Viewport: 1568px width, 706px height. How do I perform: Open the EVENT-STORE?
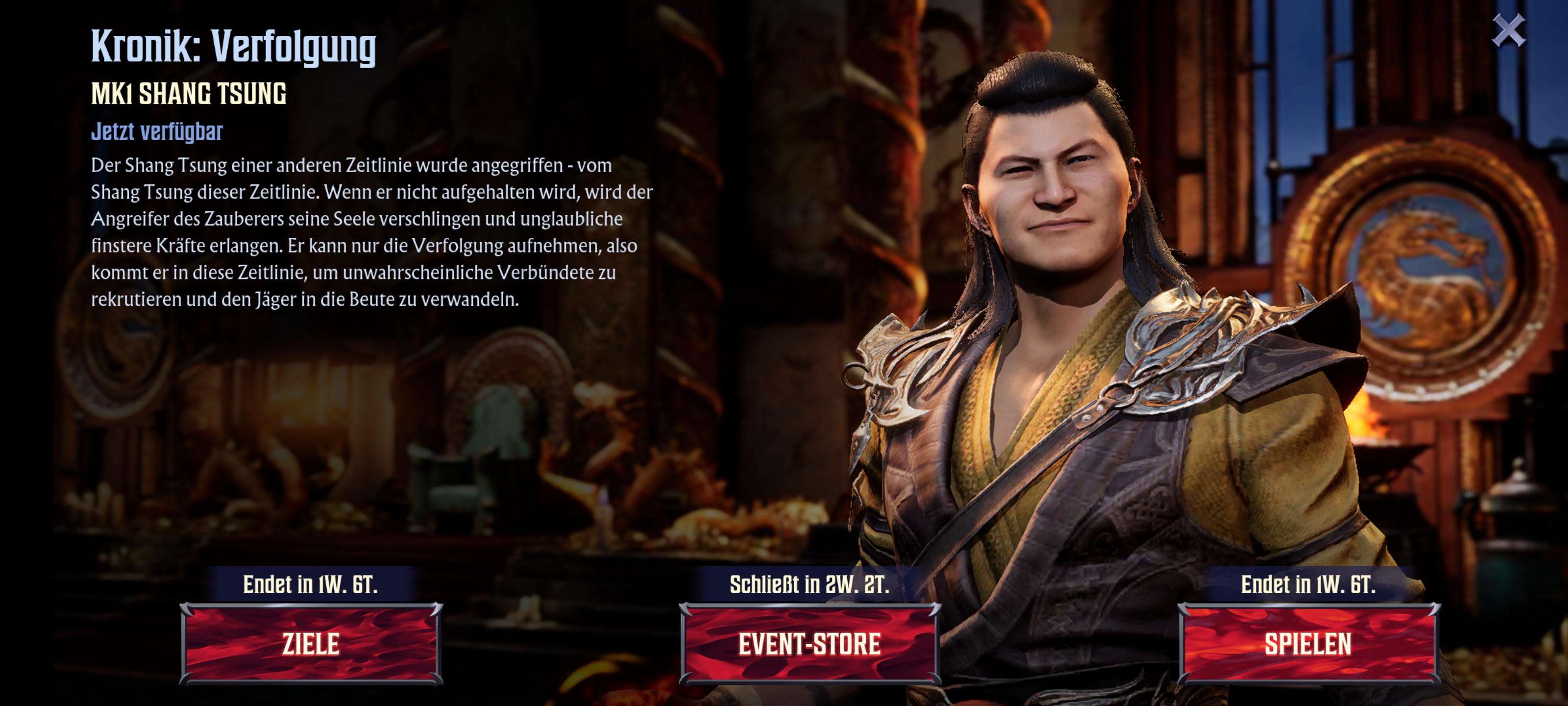(809, 644)
